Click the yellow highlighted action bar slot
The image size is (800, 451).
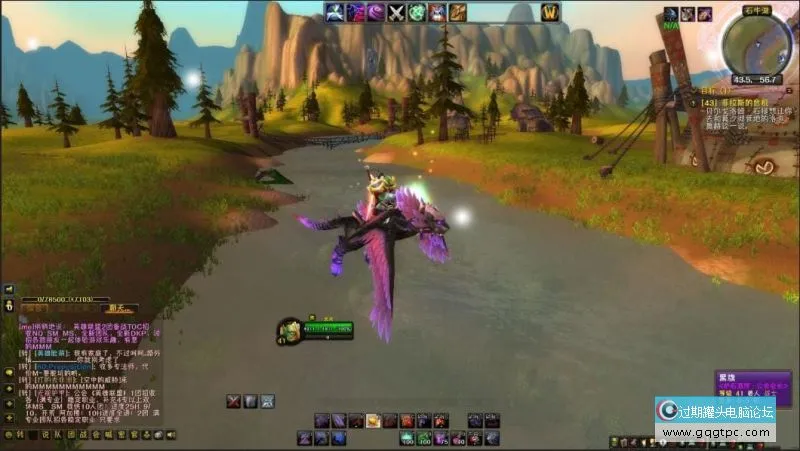point(373,421)
